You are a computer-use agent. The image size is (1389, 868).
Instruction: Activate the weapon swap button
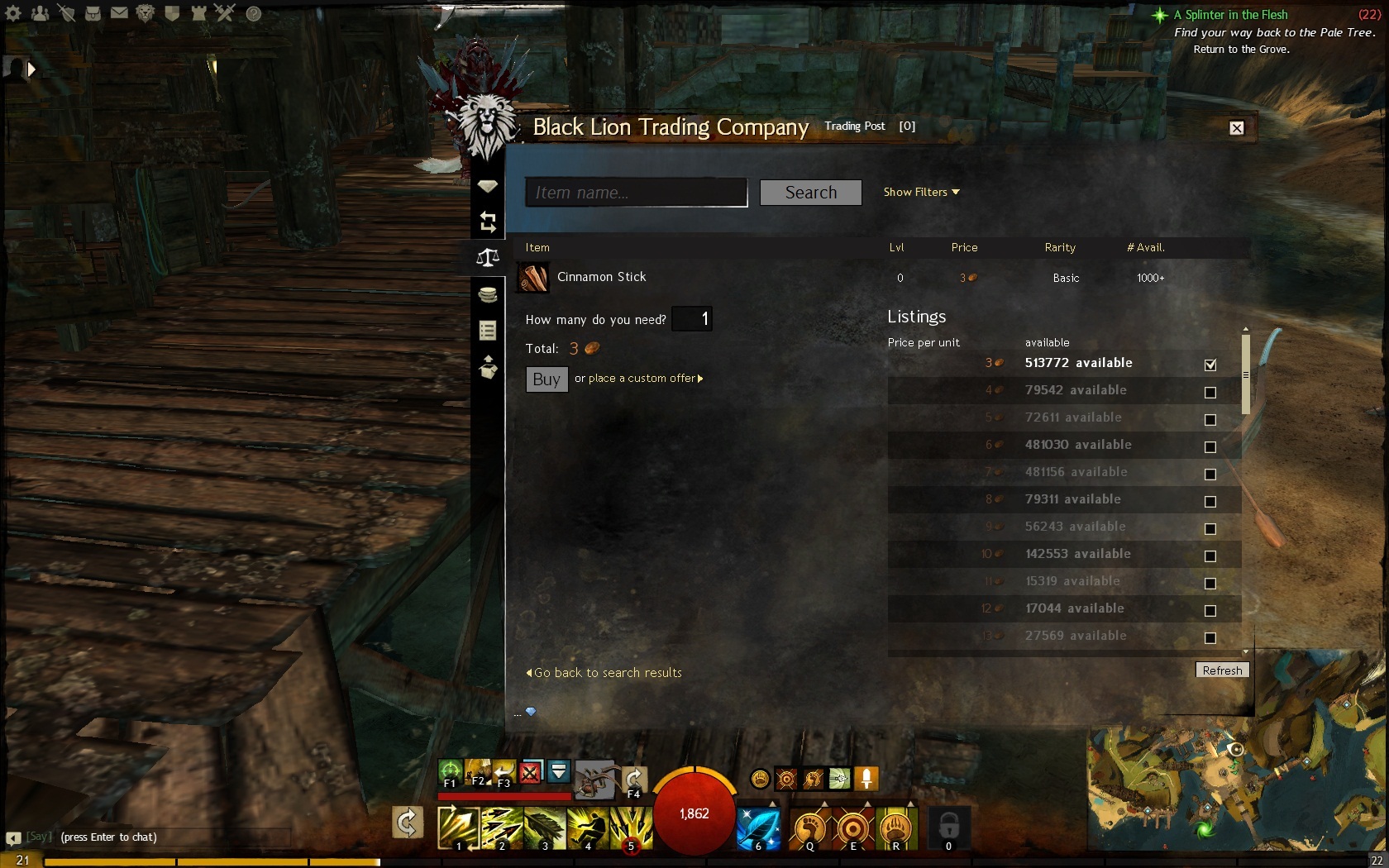coord(408,823)
